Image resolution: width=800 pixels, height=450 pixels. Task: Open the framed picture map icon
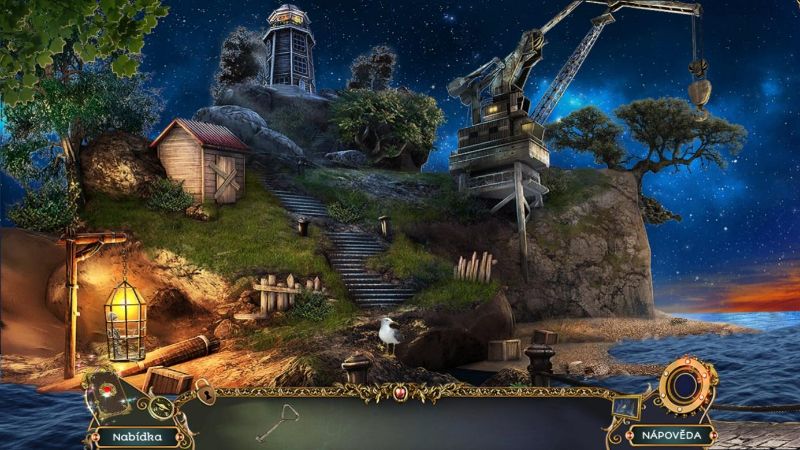coord(627,406)
